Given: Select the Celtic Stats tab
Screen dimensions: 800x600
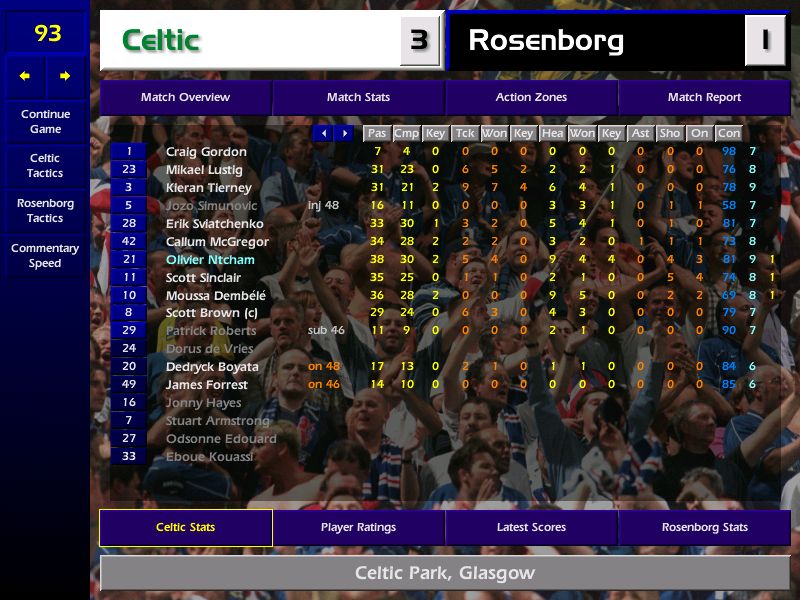Looking at the screenshot, I should (185, 527).
